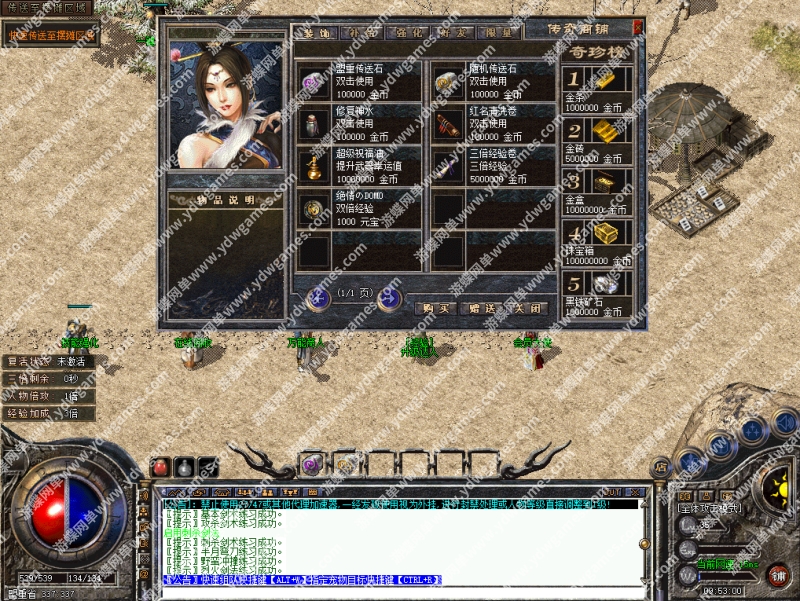This screenshot has width=800, height=601.
Task: Click the 赠送 gift button
Action: 479,308
